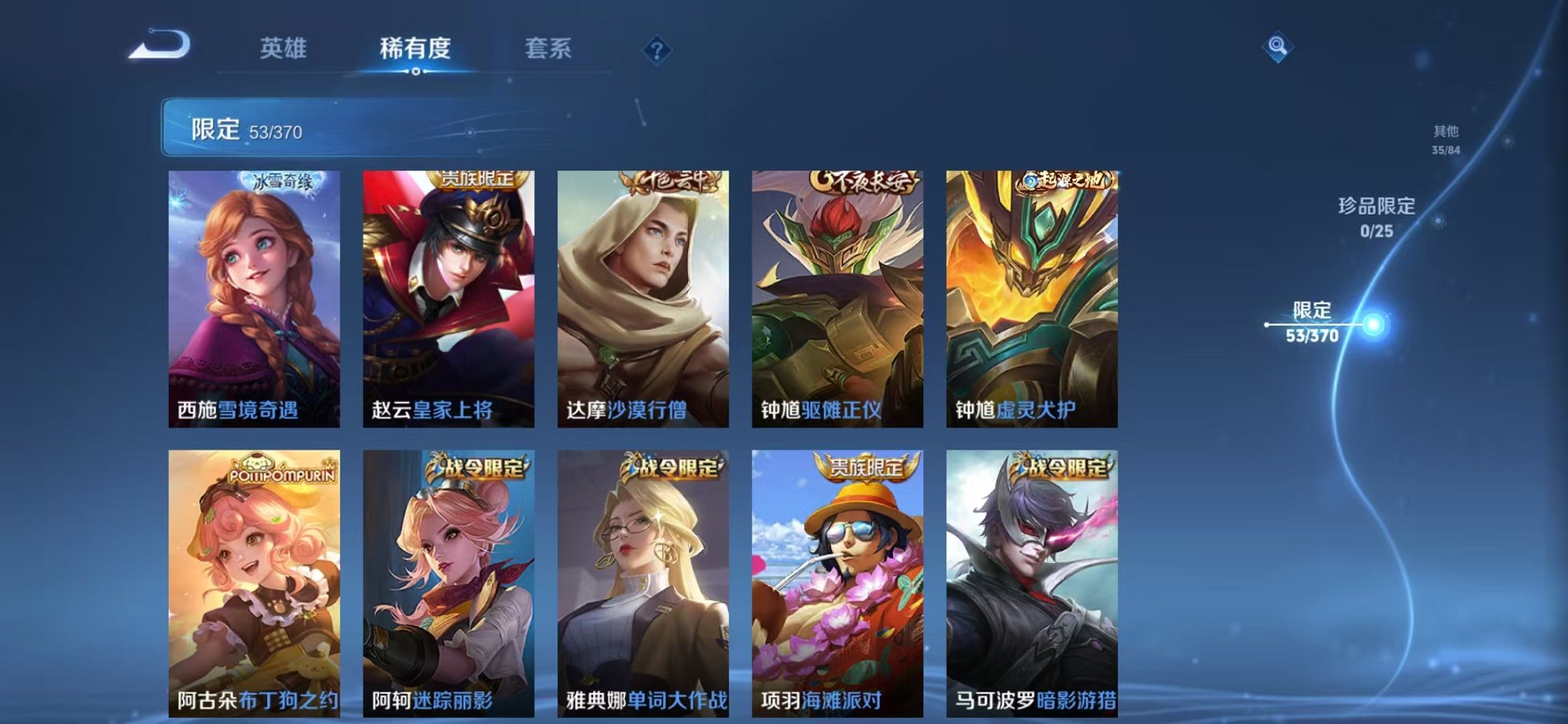The image size is (1568, 724).
Task: Open the help question mark icon
Action: [657, 50]
